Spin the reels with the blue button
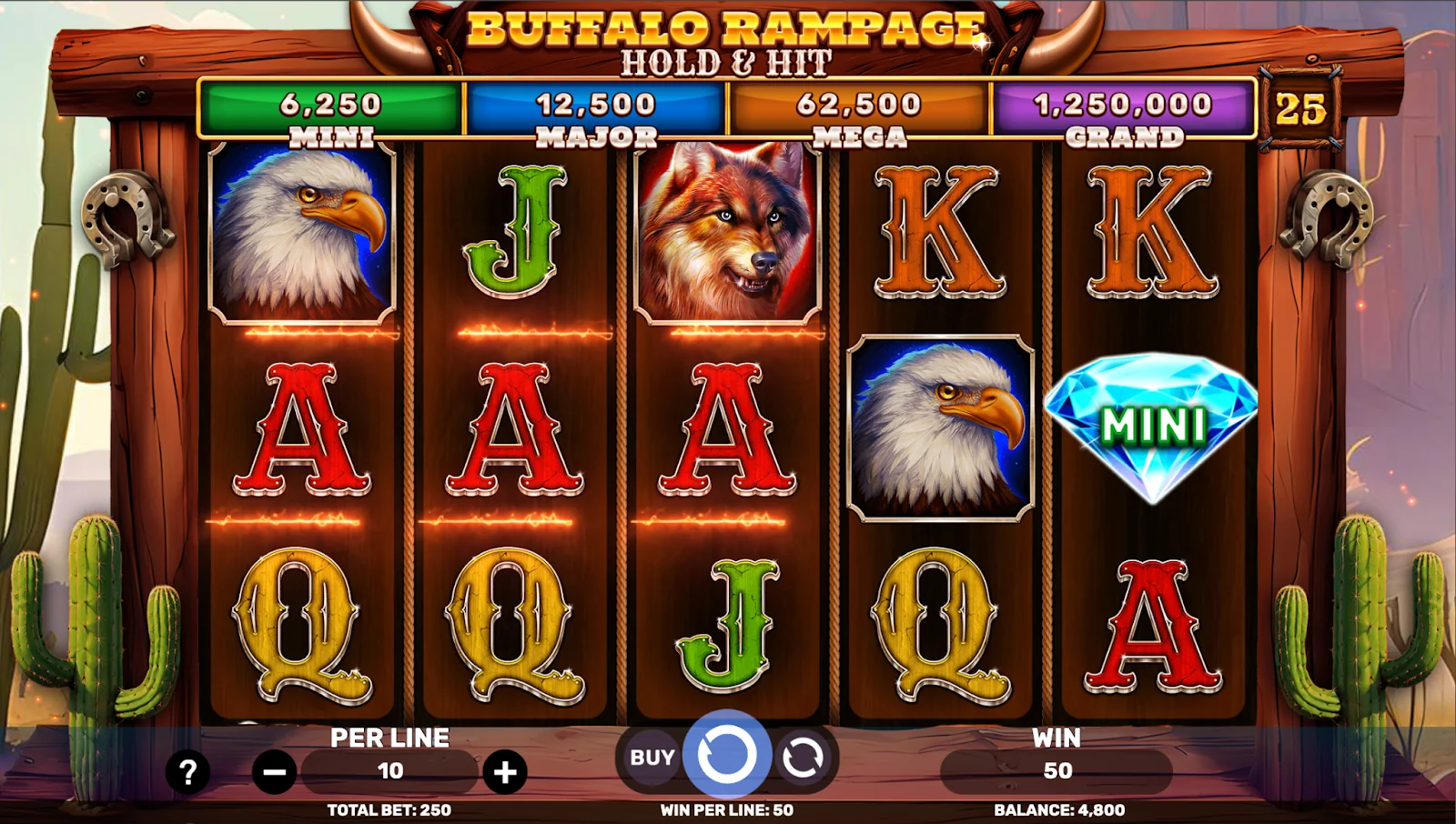Screen dimensions: 1456x824 [x=726, y=755]
